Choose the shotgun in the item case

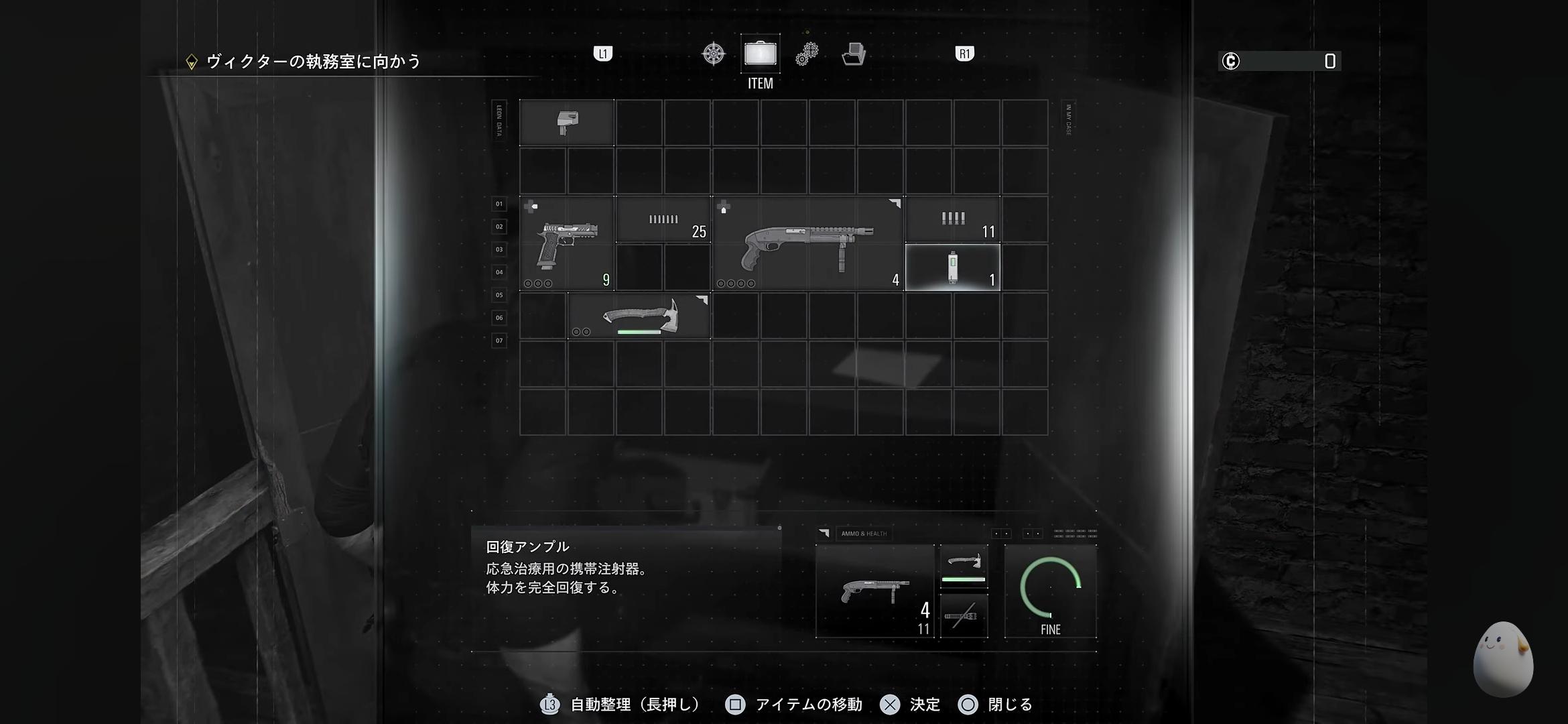[x=808, y=244]
